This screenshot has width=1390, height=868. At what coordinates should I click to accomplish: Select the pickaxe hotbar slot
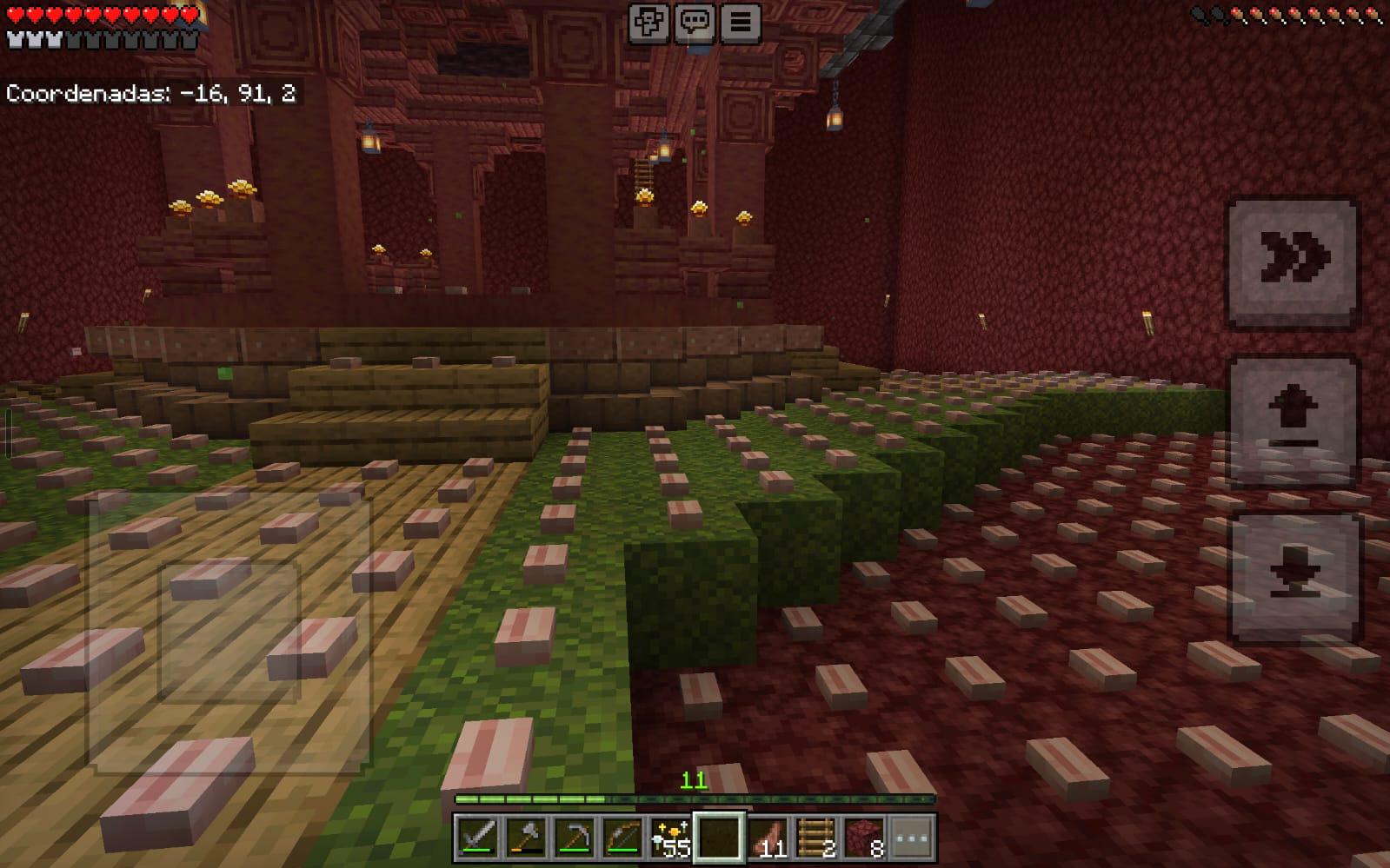pyautogui.click(x=574, y=838)
